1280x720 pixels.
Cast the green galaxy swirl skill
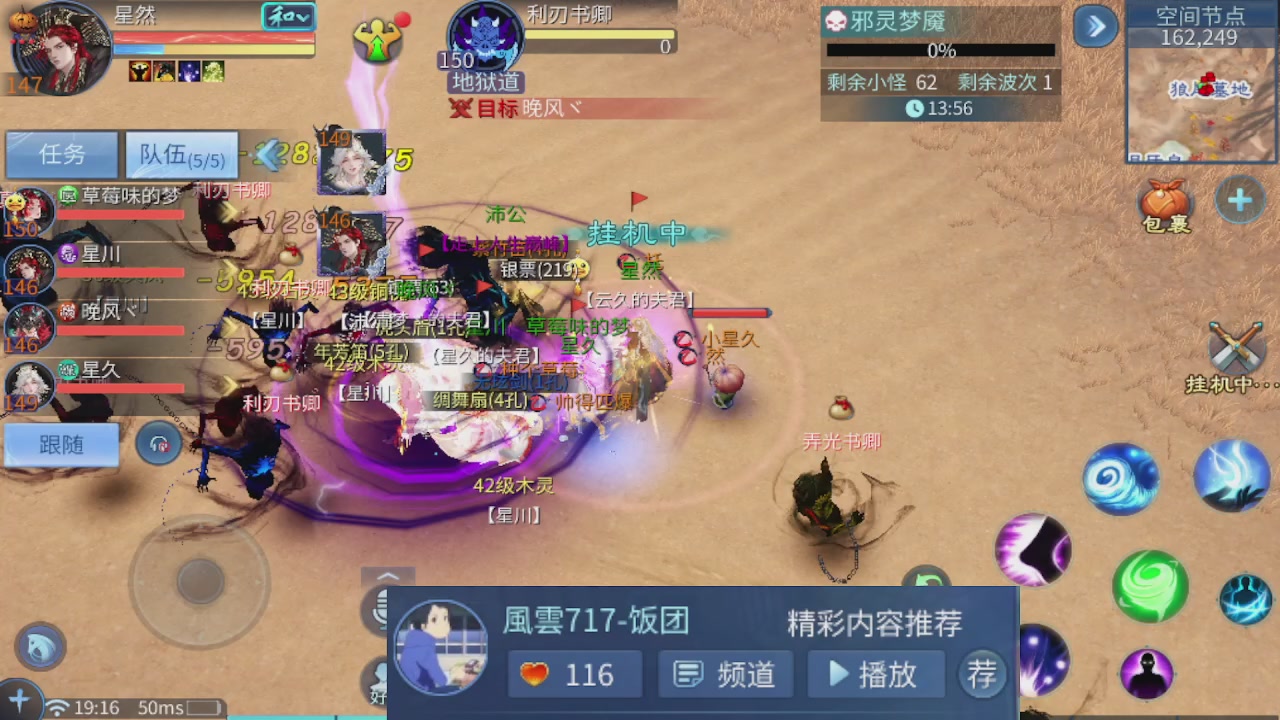click(1150, 588)
